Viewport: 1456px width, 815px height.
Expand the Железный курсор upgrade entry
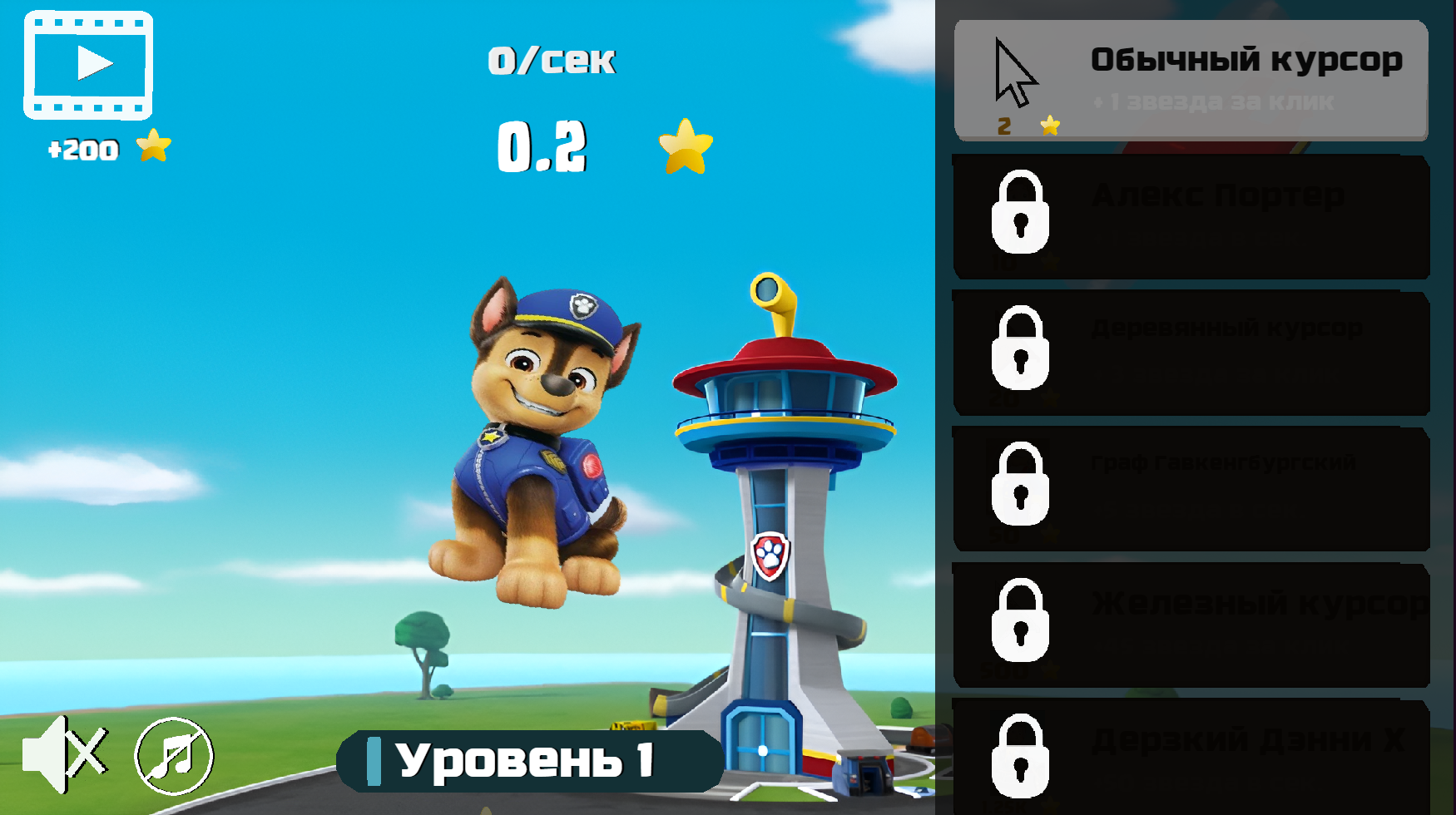coord(1190,625)
